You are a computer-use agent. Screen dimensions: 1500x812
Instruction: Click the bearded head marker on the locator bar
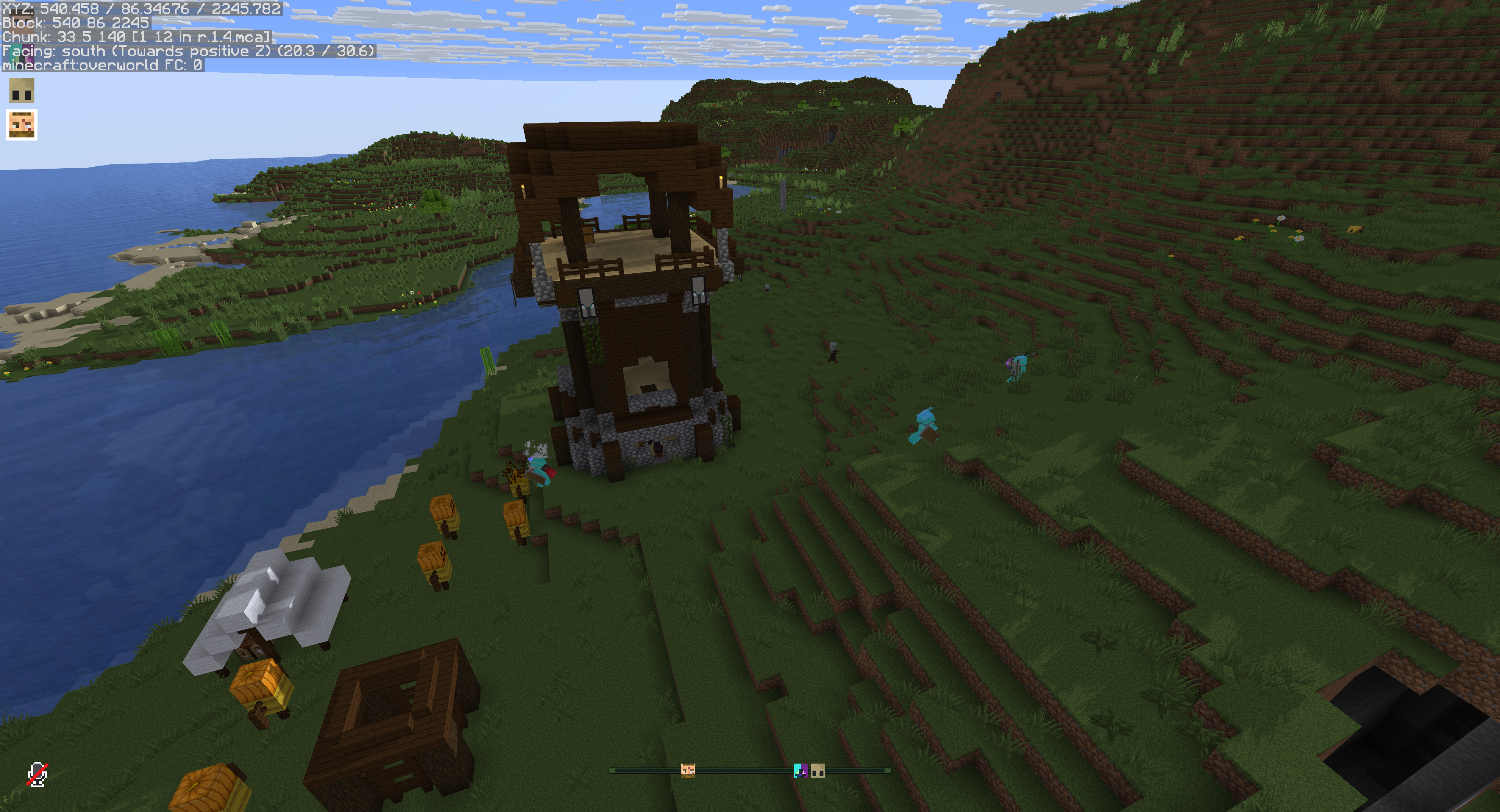(x=687, y=771)
